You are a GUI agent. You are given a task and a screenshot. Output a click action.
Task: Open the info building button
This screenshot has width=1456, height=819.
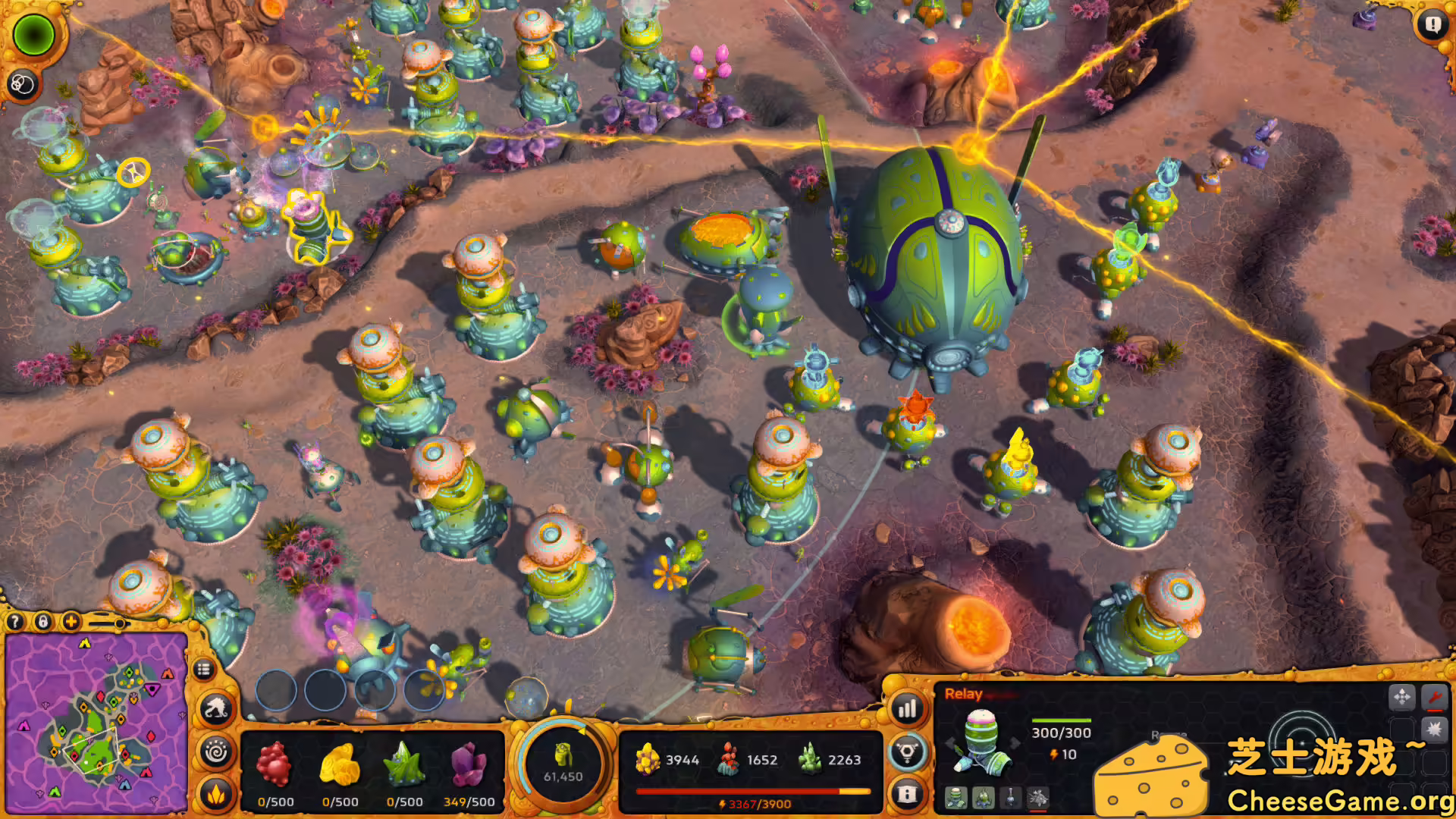(x=907, y=794)
